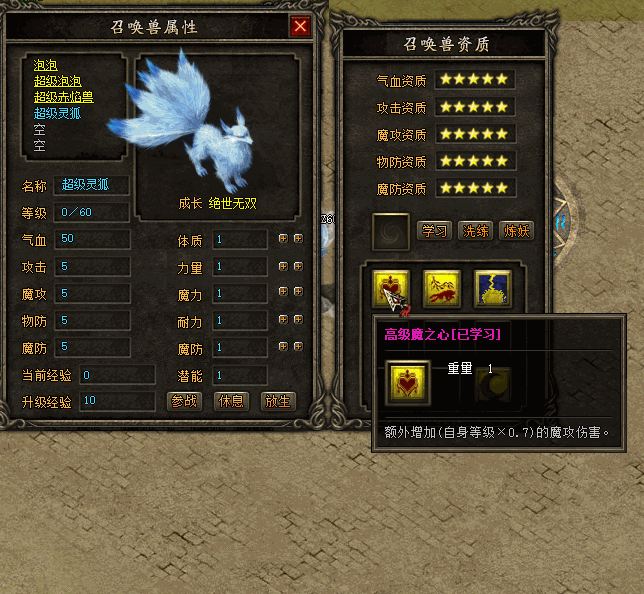This screenshot has width=644, height=594.
Task: Select the heart-shaped 高级魔之心 skill icon
Action: pos(392,288)
